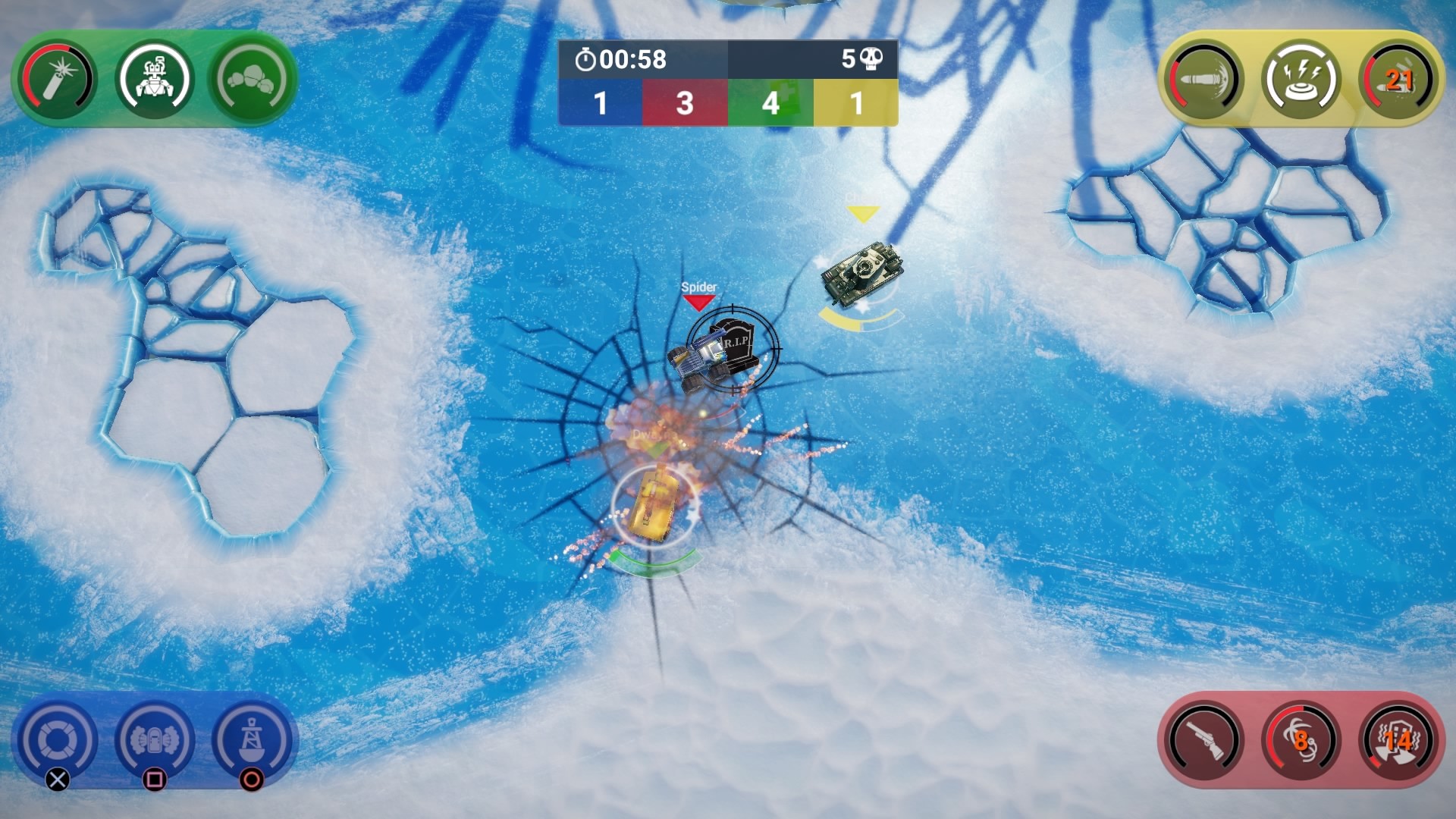
Task: Use the blue vehicle shield ability
Action: pos(155,740)
